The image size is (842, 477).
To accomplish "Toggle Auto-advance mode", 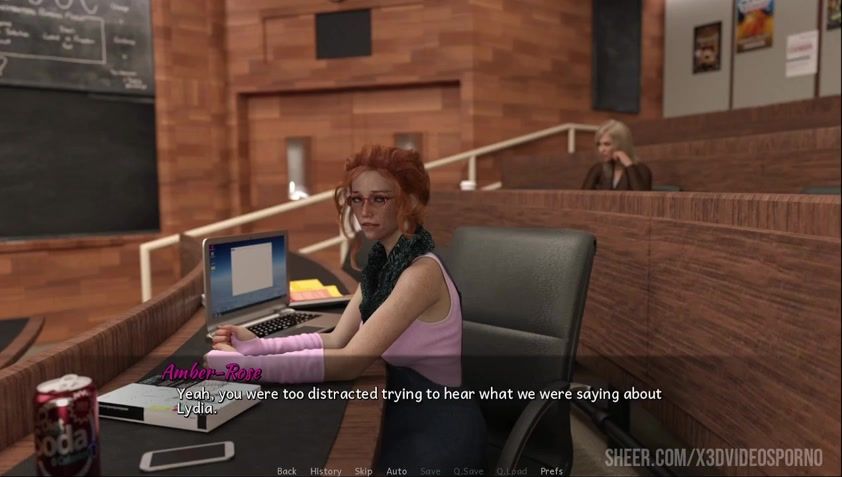I will pos(396,471).
